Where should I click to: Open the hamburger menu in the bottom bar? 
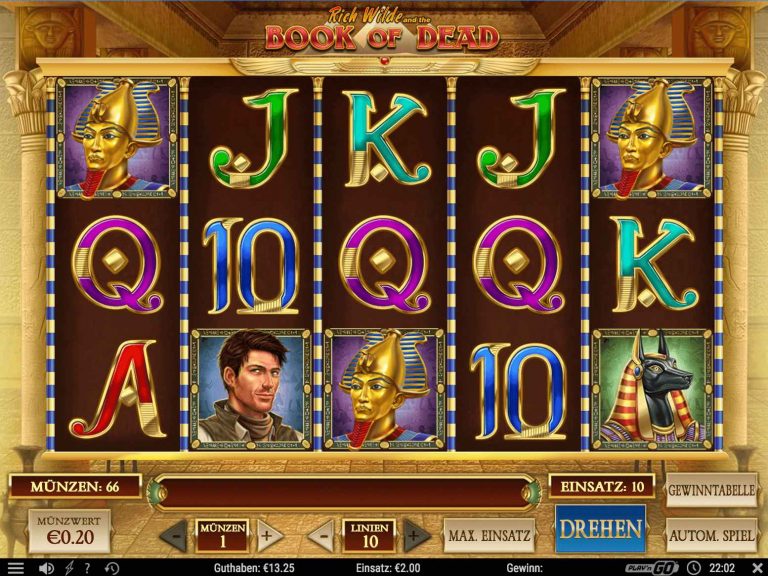pos(15,568)
